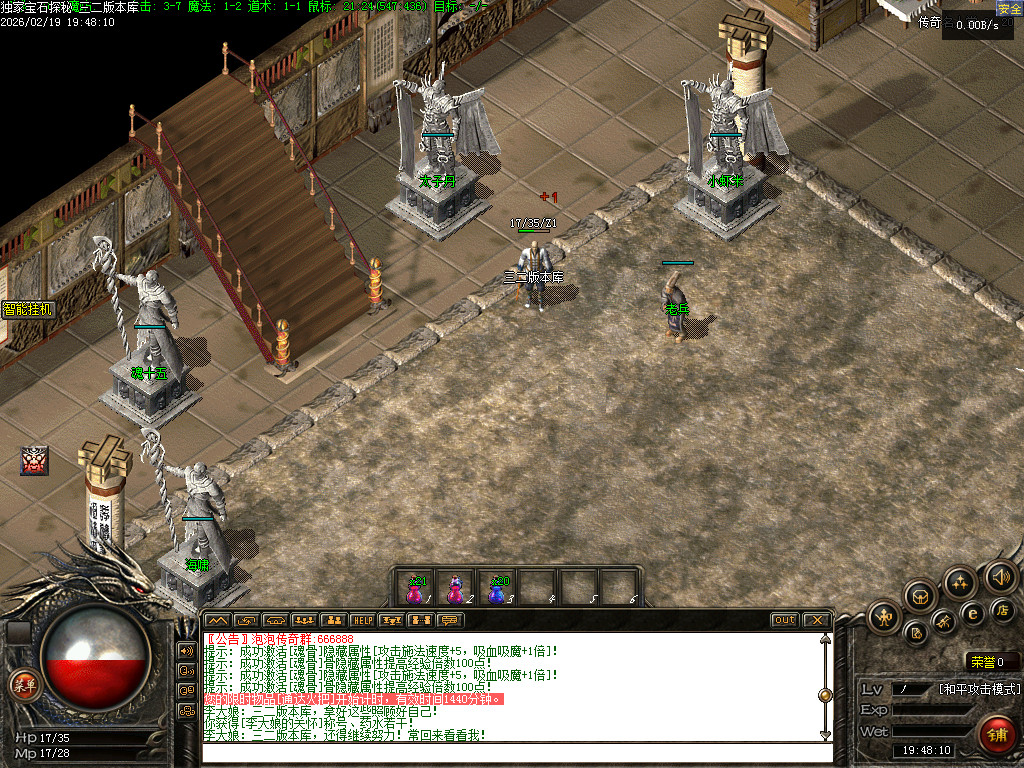The width and height of the screenshot is (1024, 768).
Task: Click the chat scrollbar's round handle
Action: click(825, 695)
